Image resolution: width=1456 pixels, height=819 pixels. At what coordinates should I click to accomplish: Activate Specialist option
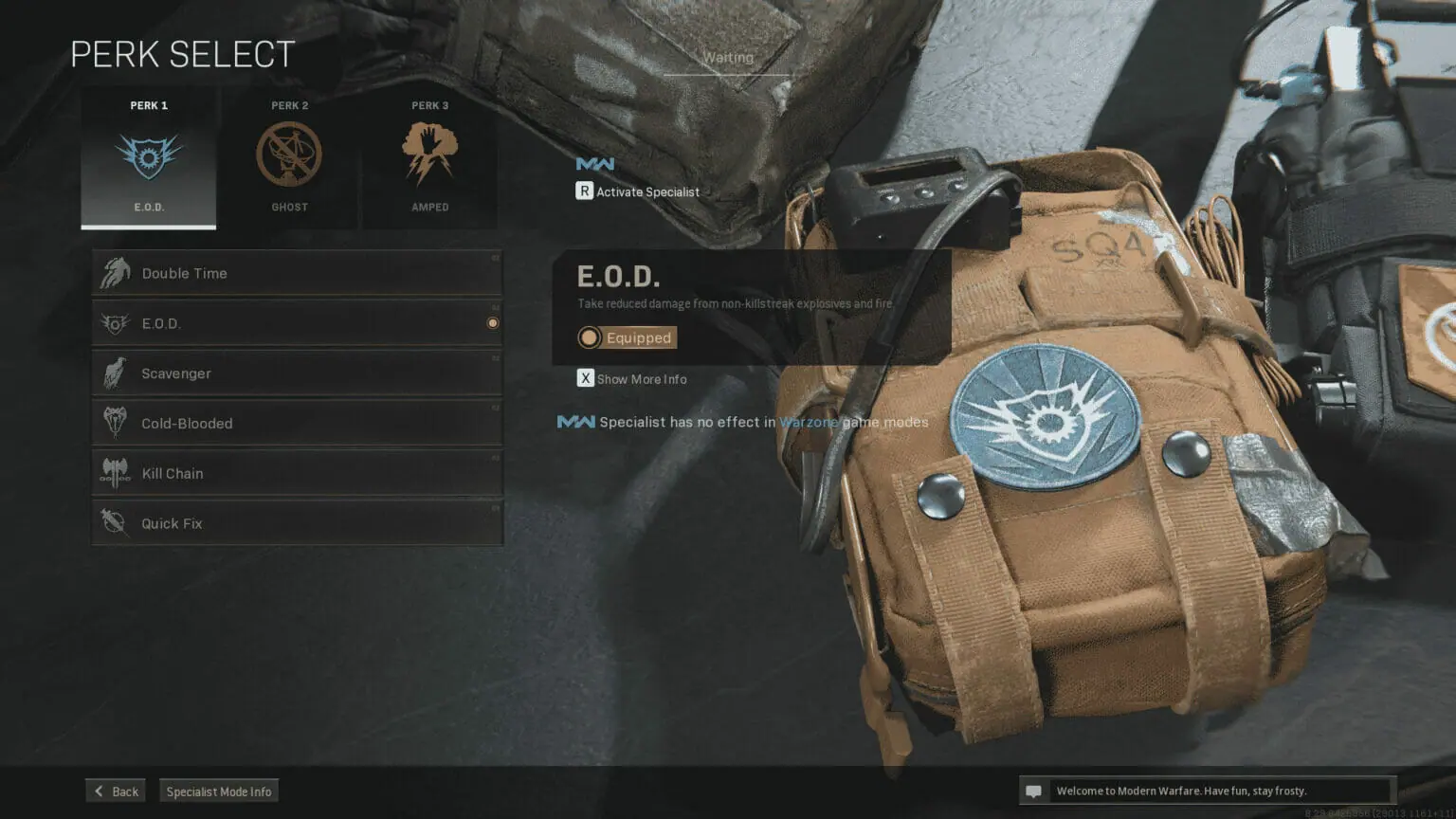(638, 191)
